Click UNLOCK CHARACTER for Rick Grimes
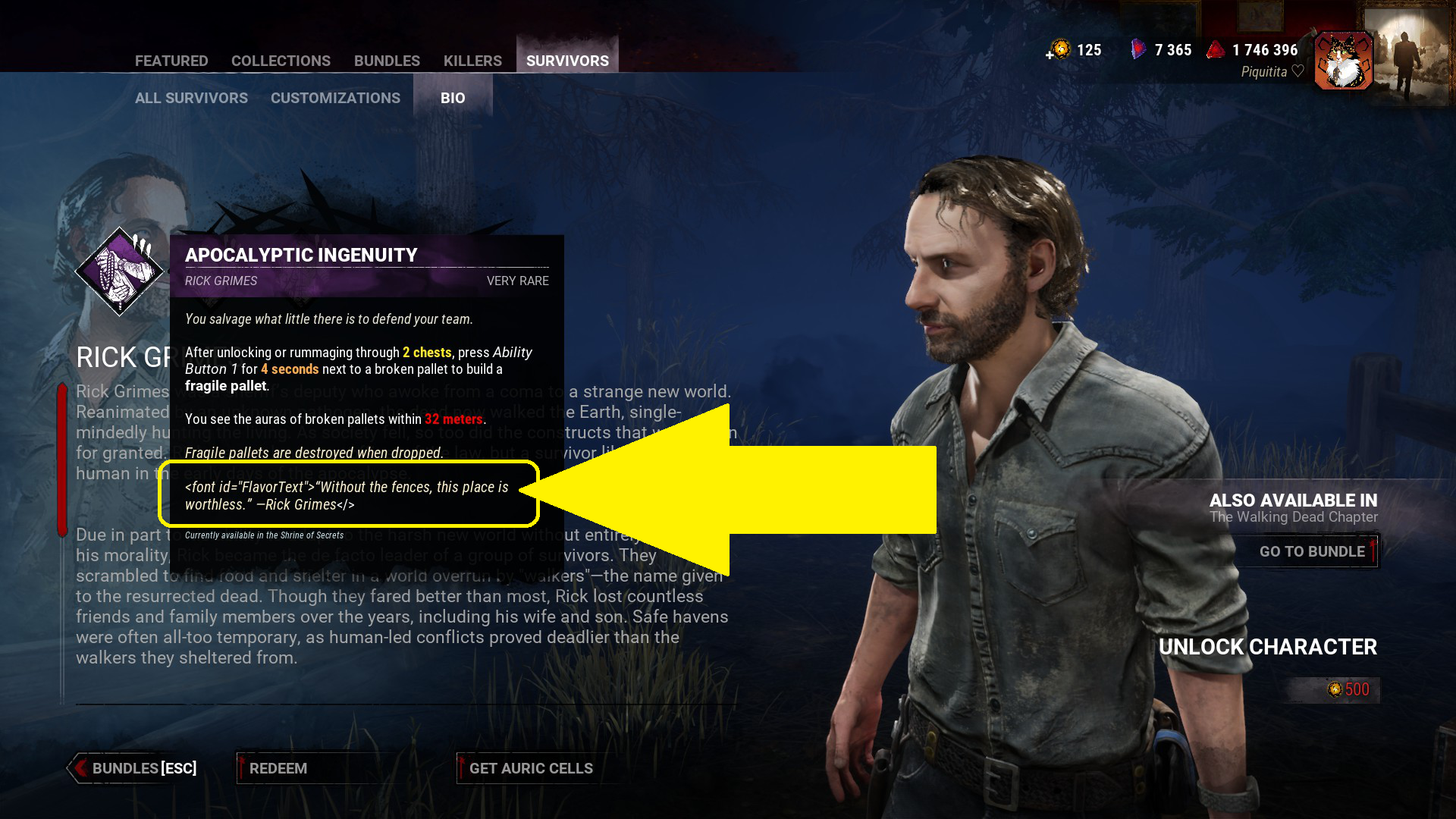 click(x=1269, y=648)
